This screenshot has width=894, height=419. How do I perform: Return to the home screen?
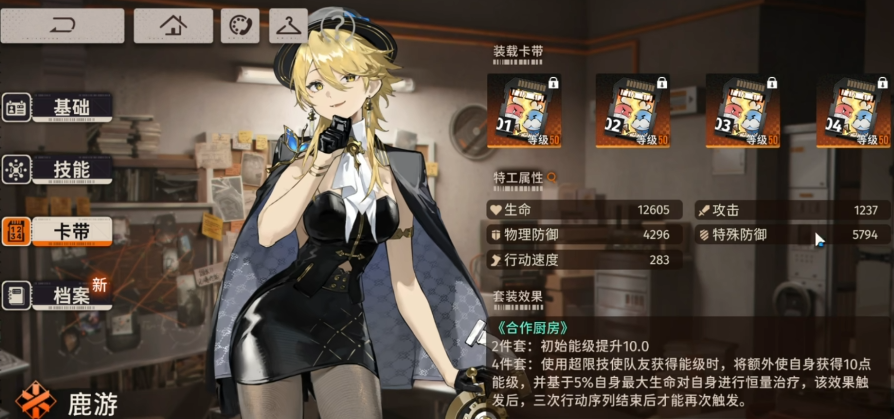[173, 25]
